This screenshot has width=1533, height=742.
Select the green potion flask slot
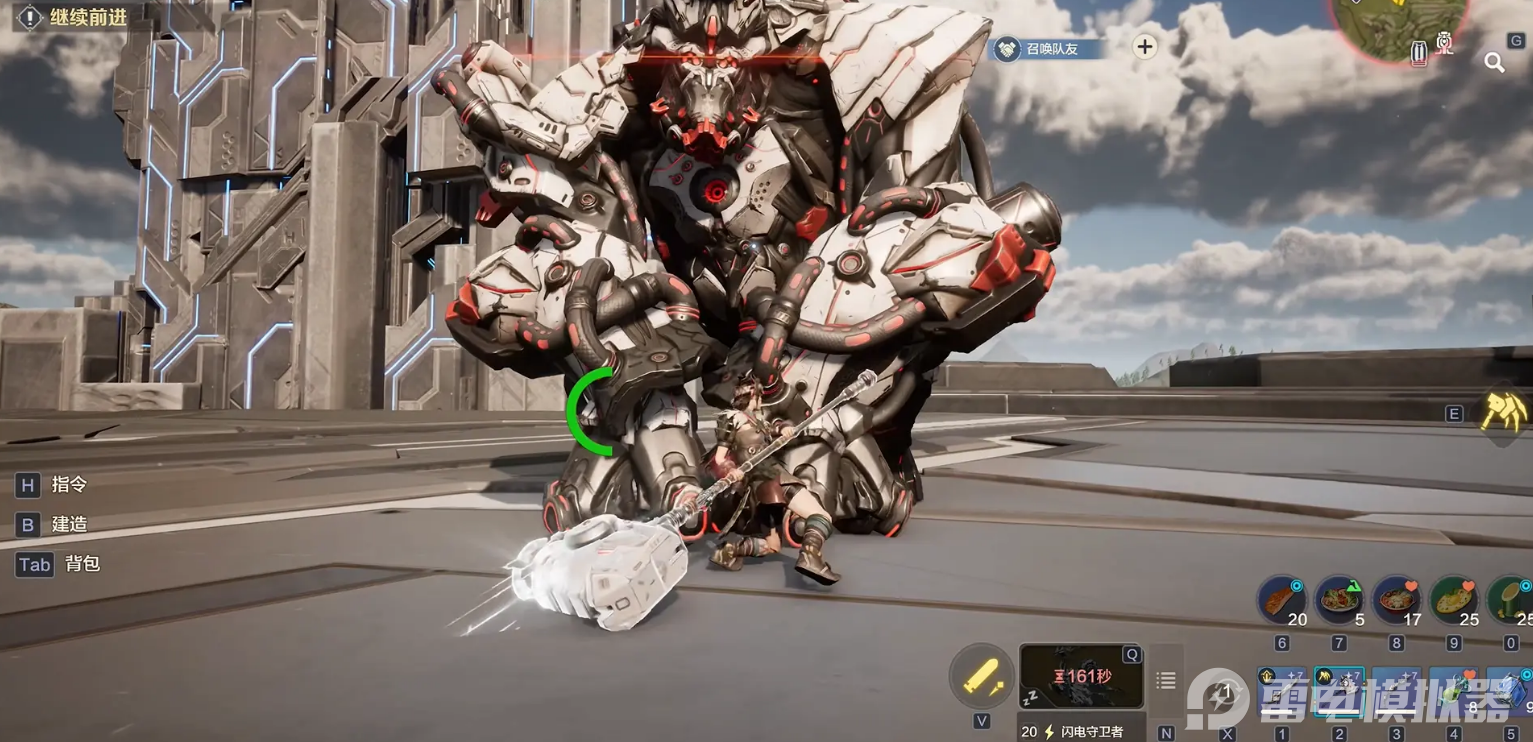(1510, 602)
